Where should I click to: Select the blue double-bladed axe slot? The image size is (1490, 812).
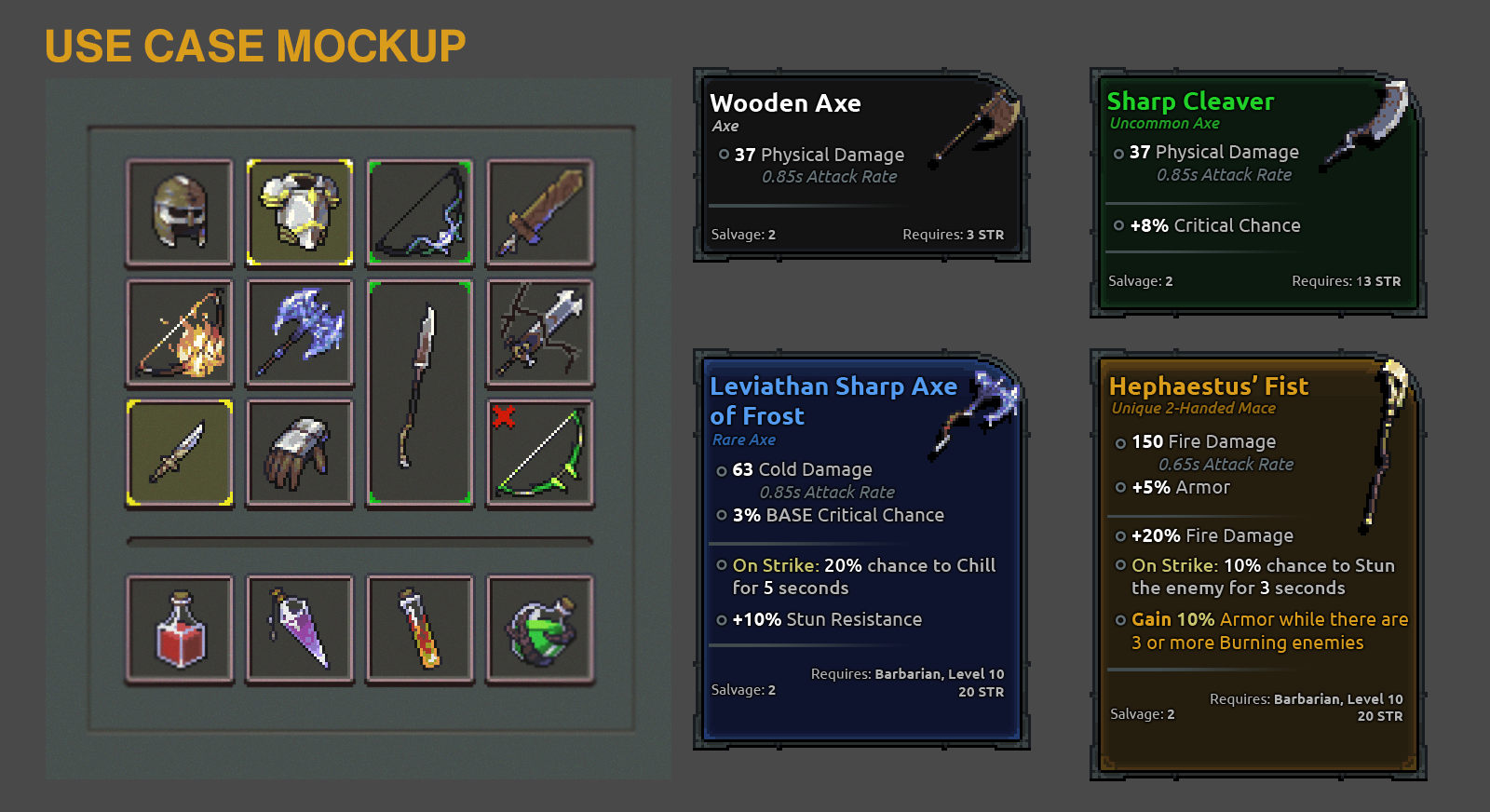click(x=300, y=332)
